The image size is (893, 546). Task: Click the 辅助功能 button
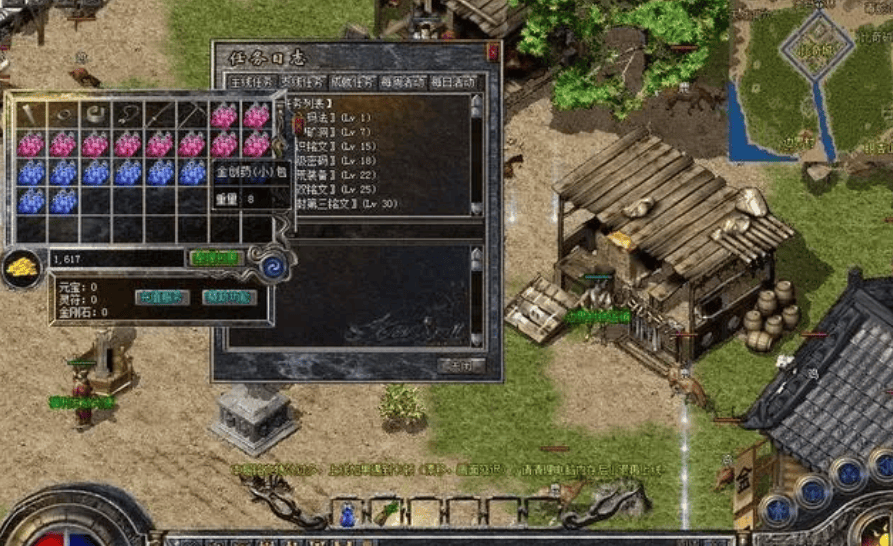229,297
